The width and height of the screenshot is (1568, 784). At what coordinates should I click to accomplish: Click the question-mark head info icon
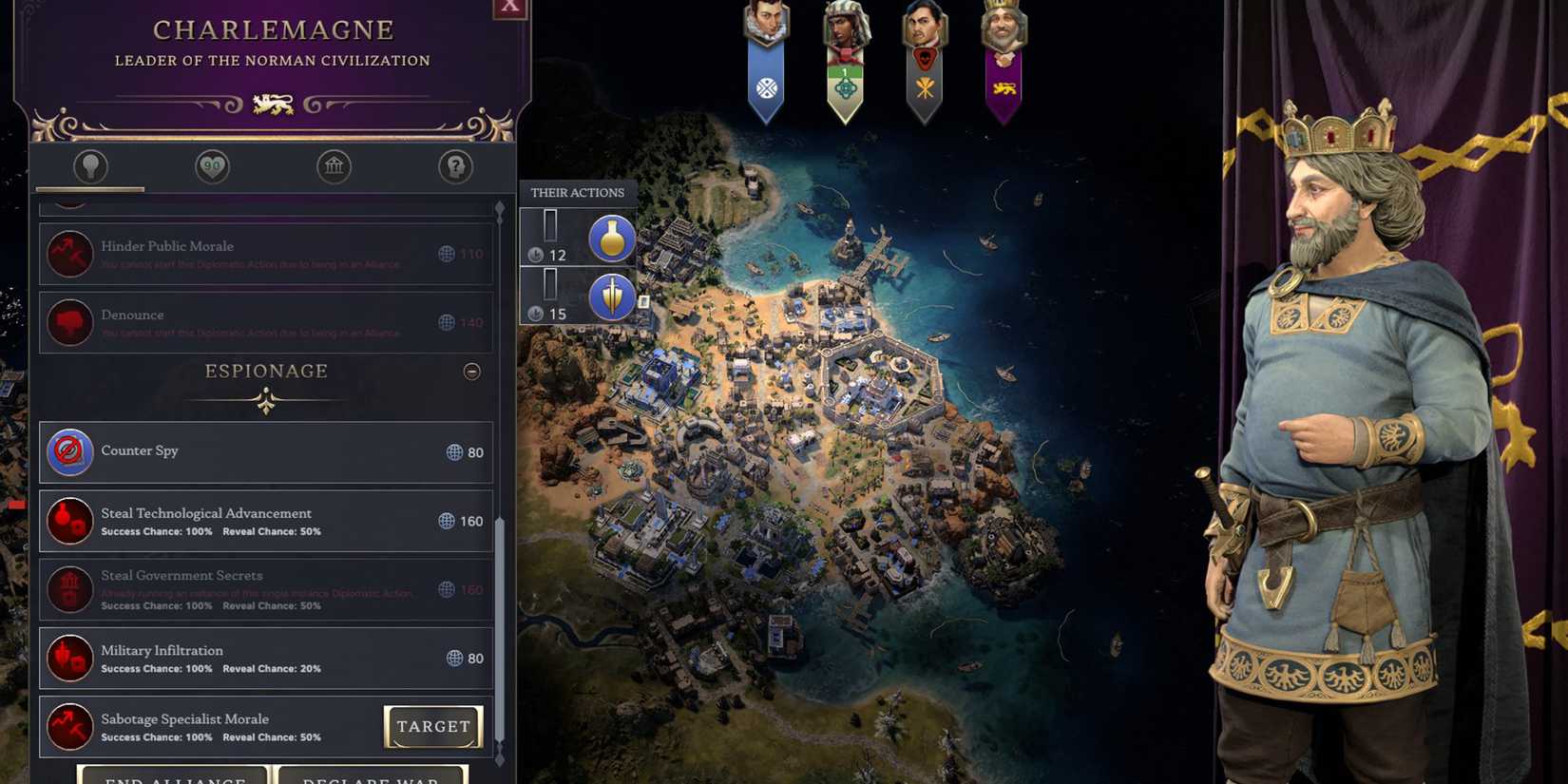tap(455, 166)
